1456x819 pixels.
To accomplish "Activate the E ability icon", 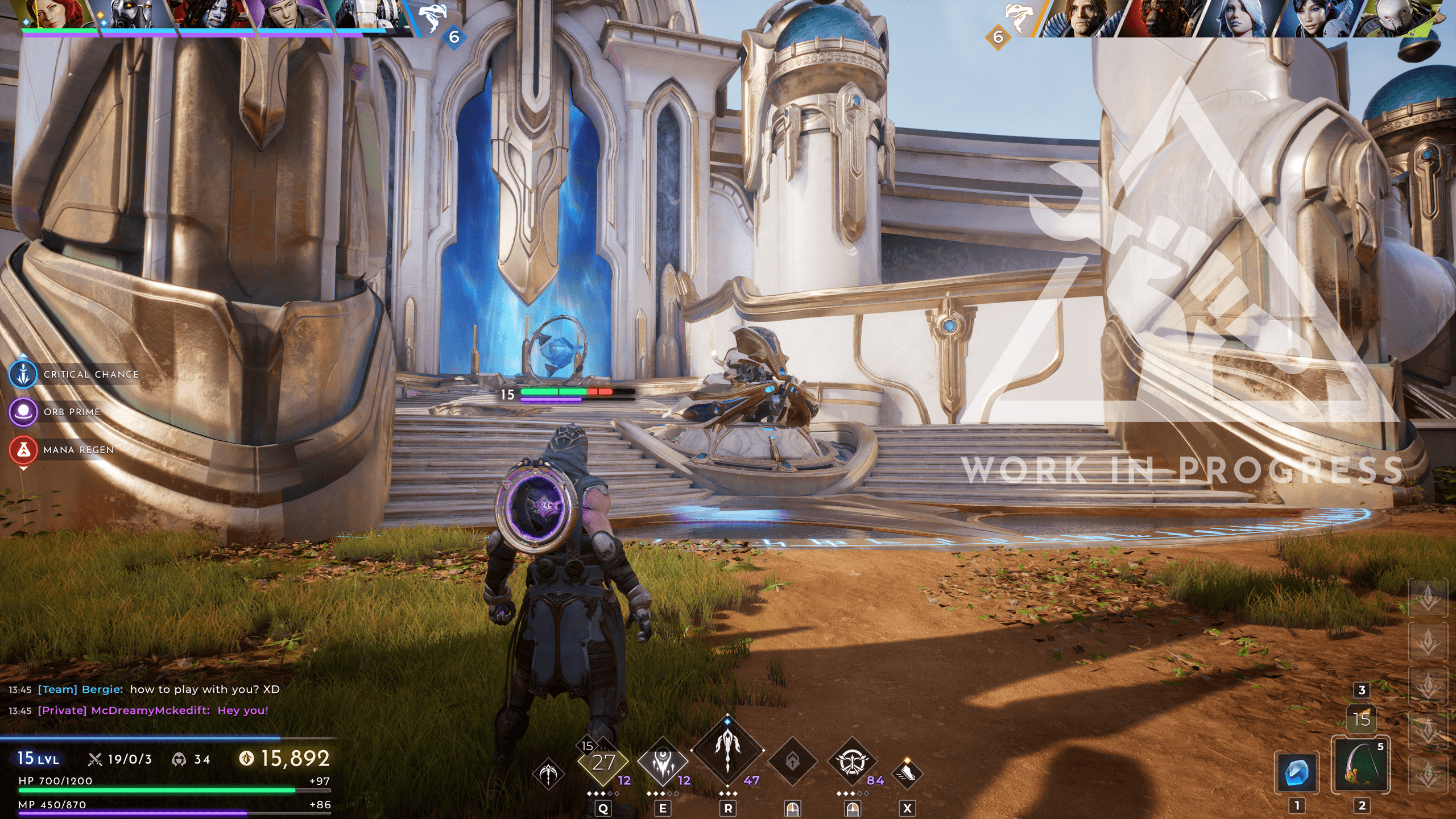I will click(x=663, y=763).
